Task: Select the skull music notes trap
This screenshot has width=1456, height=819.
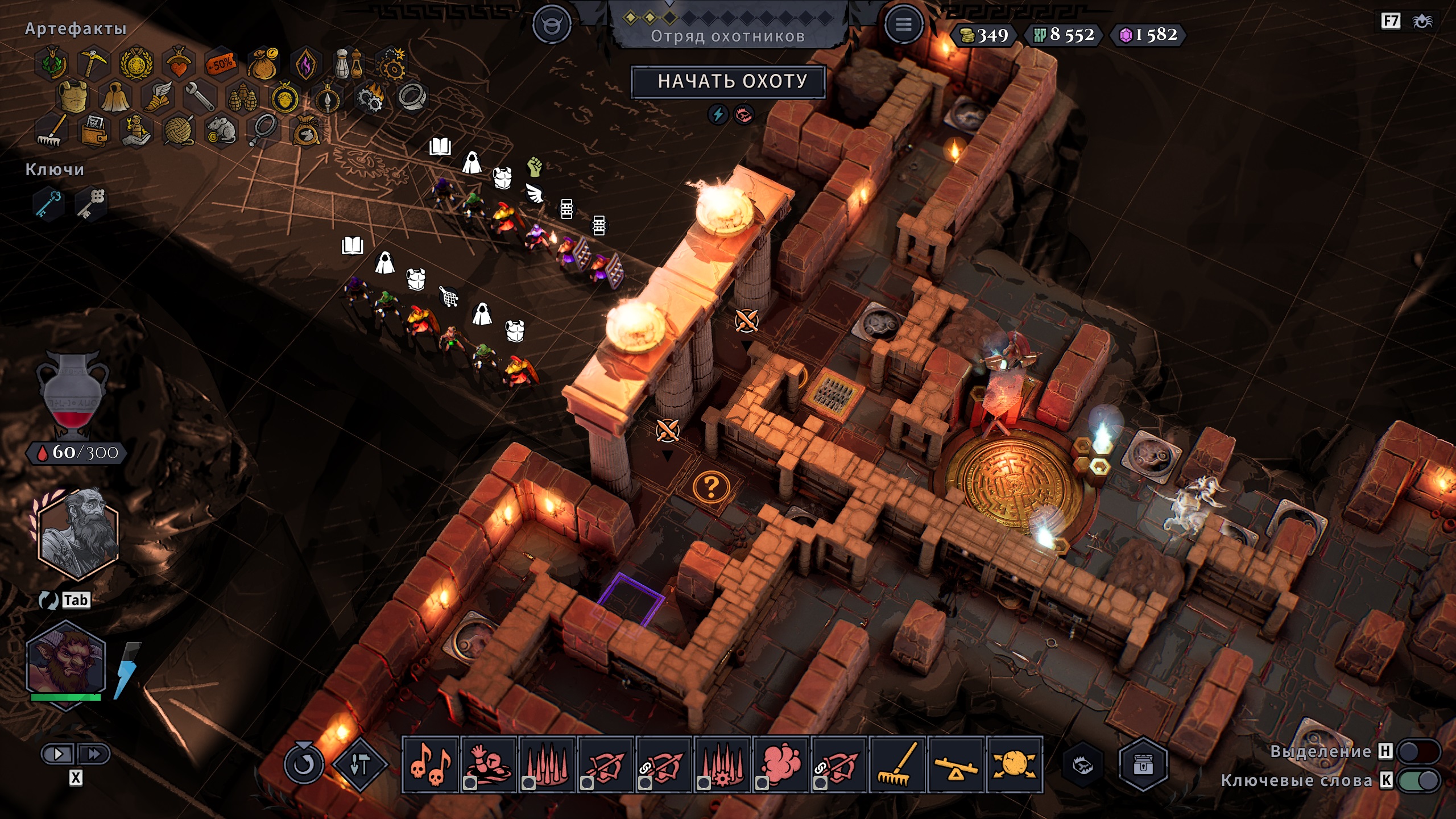Action: 430,764
